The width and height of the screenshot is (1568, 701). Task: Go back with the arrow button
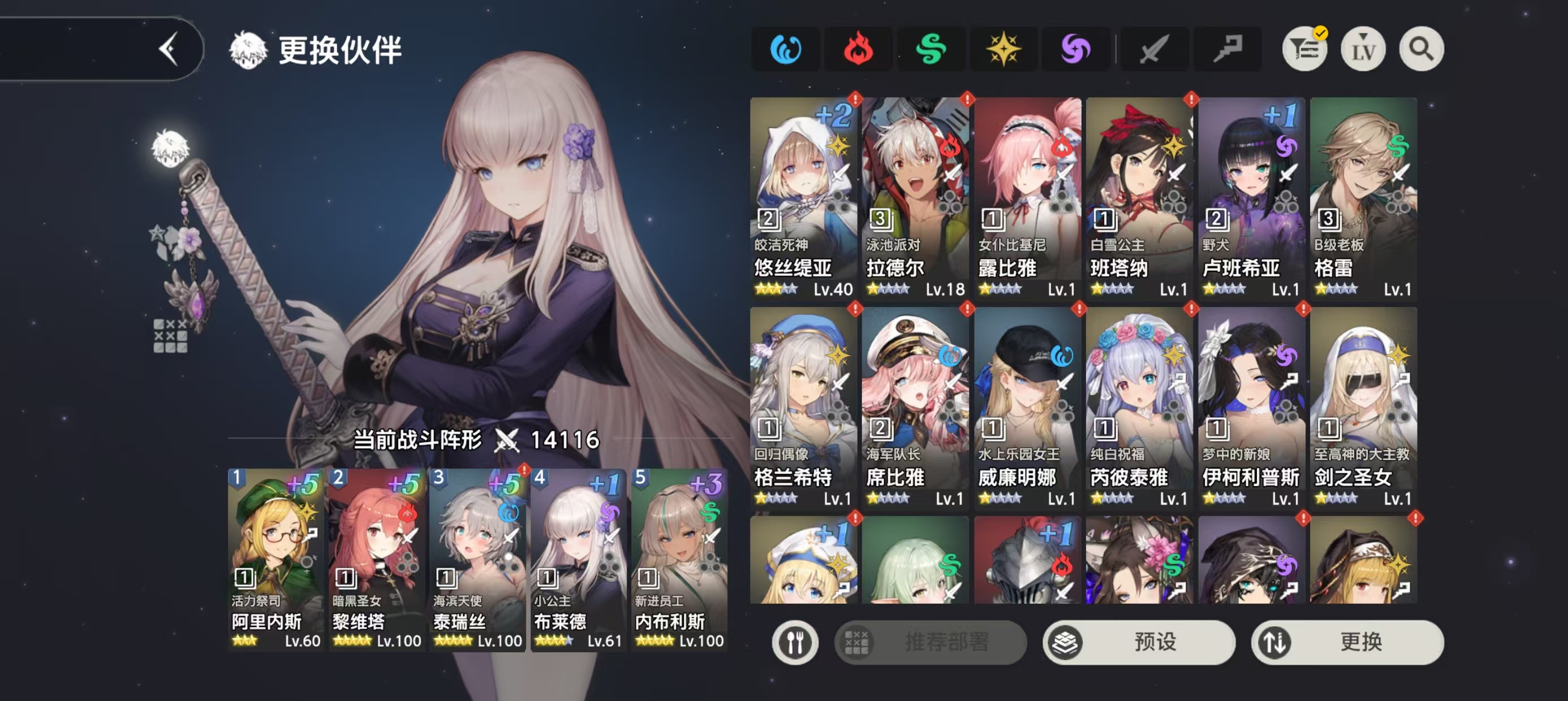coord(169,49)
